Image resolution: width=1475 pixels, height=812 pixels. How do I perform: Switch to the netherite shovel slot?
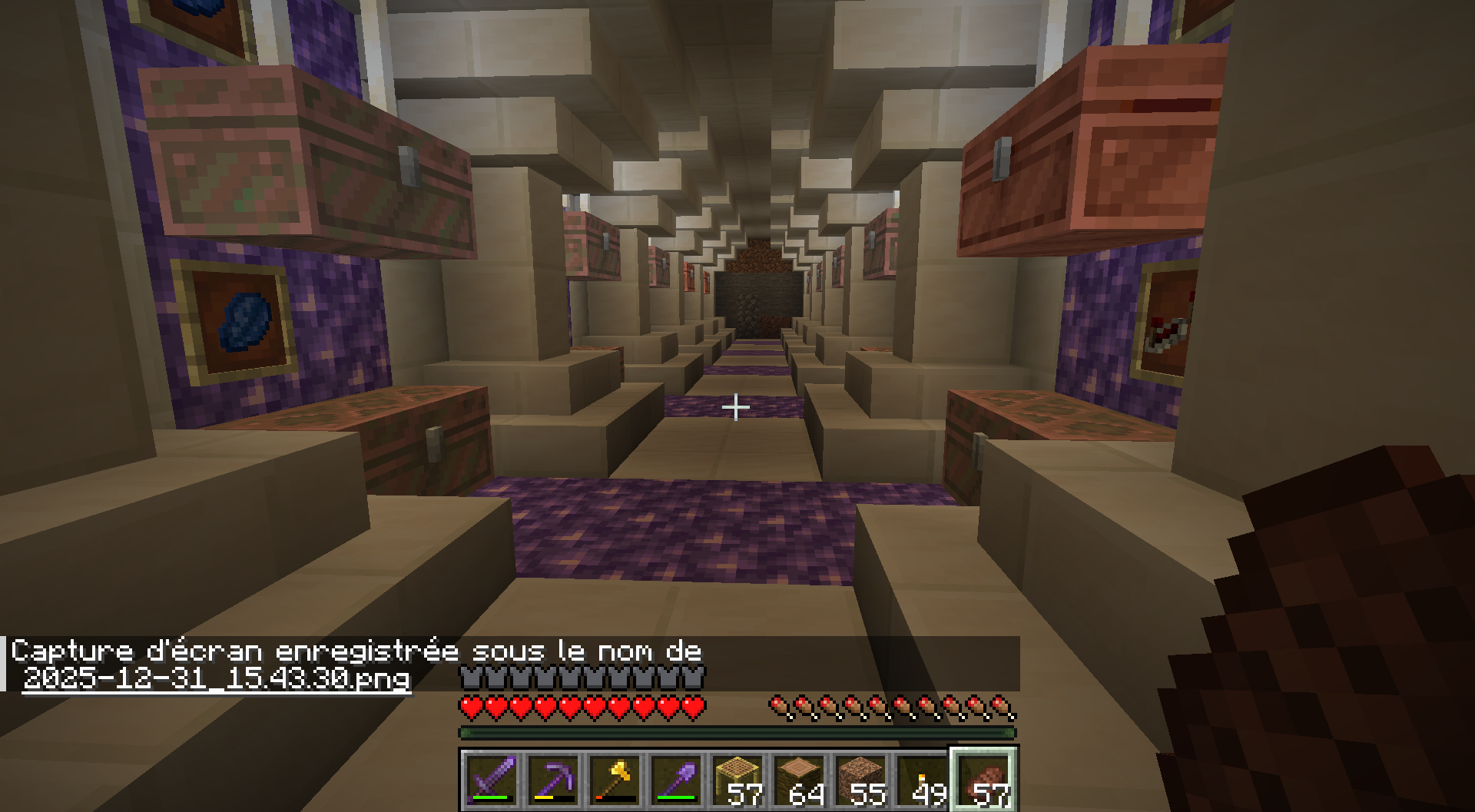(x=675, y=778)
